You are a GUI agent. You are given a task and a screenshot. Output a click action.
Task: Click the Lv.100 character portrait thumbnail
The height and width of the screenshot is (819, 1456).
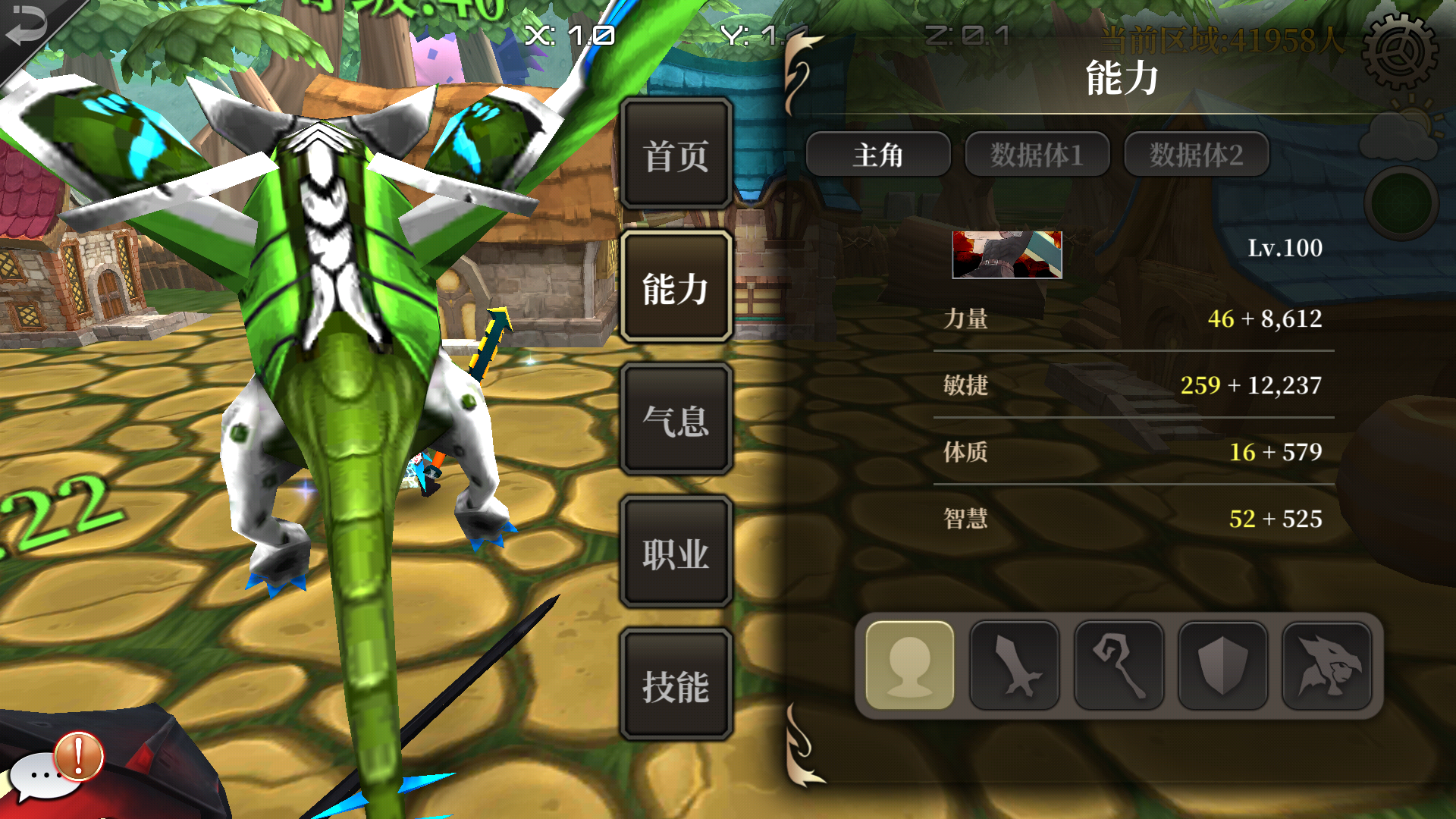pos(1008,256)
